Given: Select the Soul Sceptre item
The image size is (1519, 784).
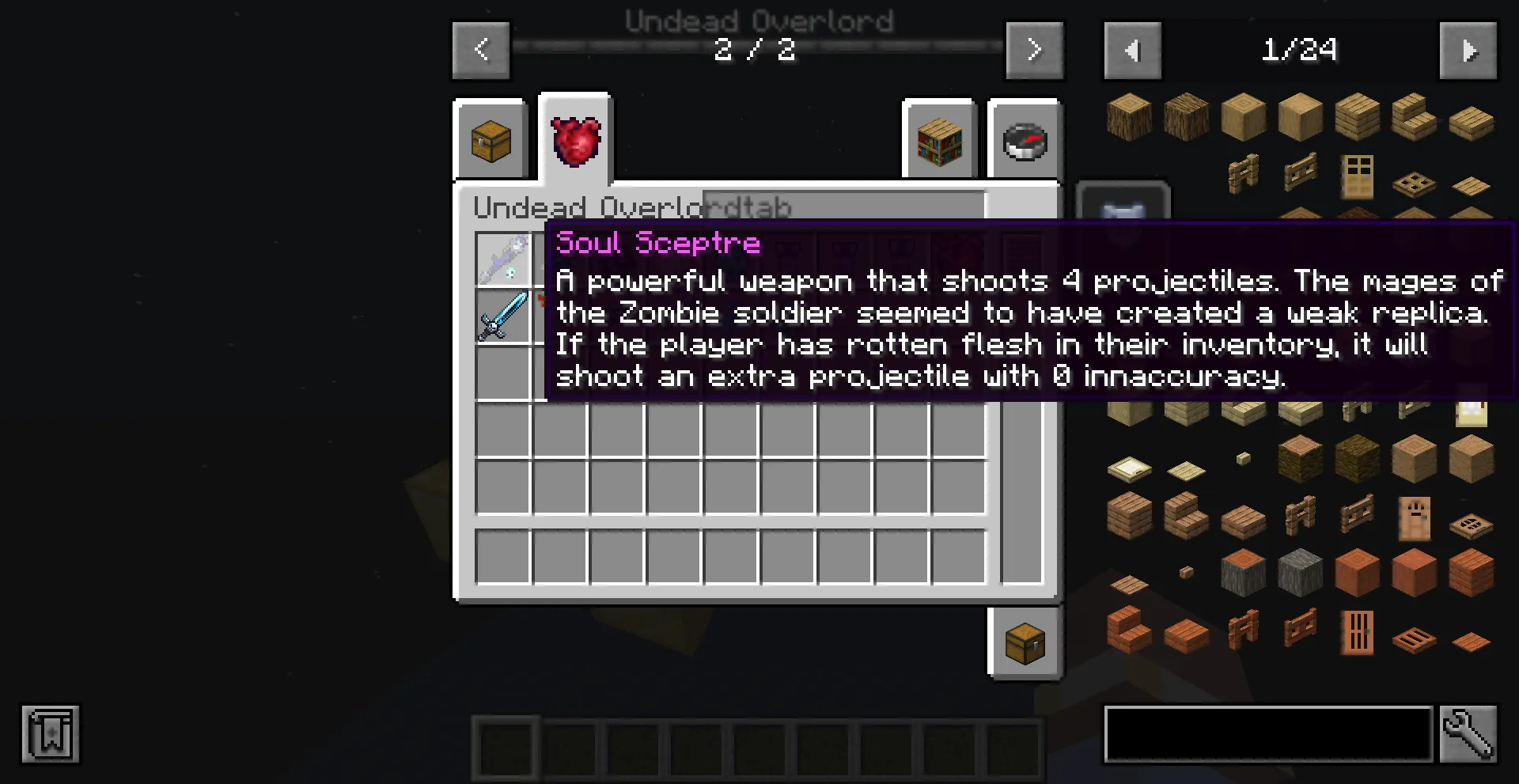Looking at the screenshot, I should point(504,257).
